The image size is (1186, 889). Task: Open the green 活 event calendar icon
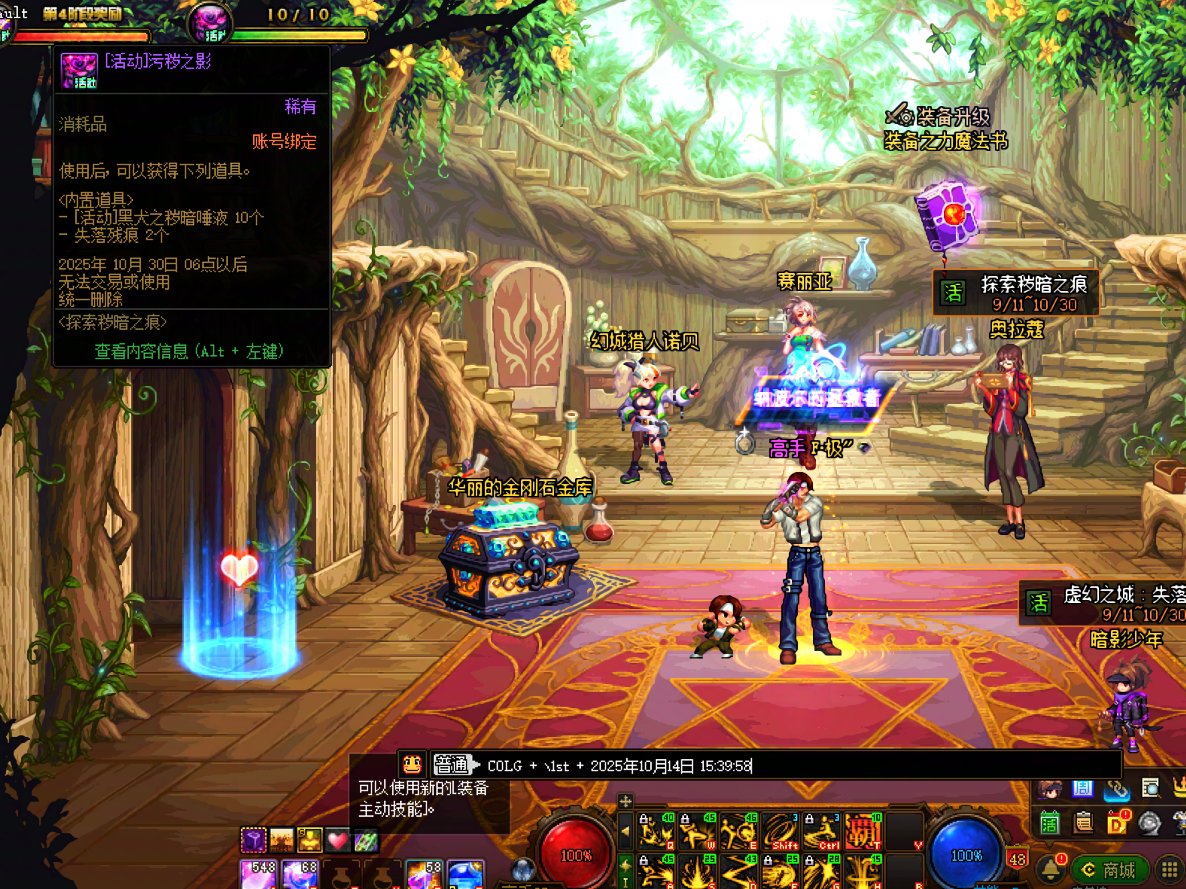pyautogui.click(x=1049, y=823)
